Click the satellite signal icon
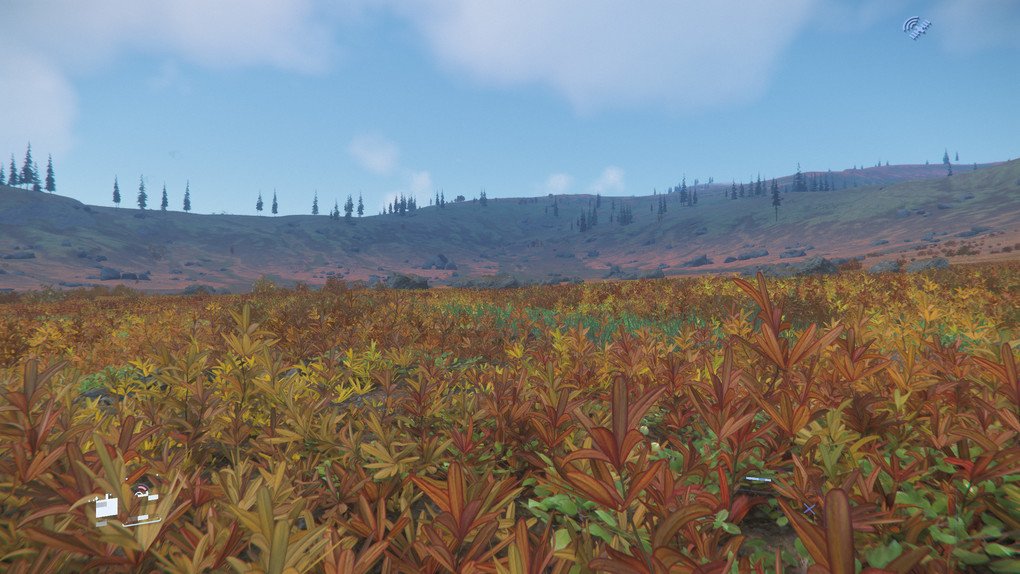 (916, 27)
